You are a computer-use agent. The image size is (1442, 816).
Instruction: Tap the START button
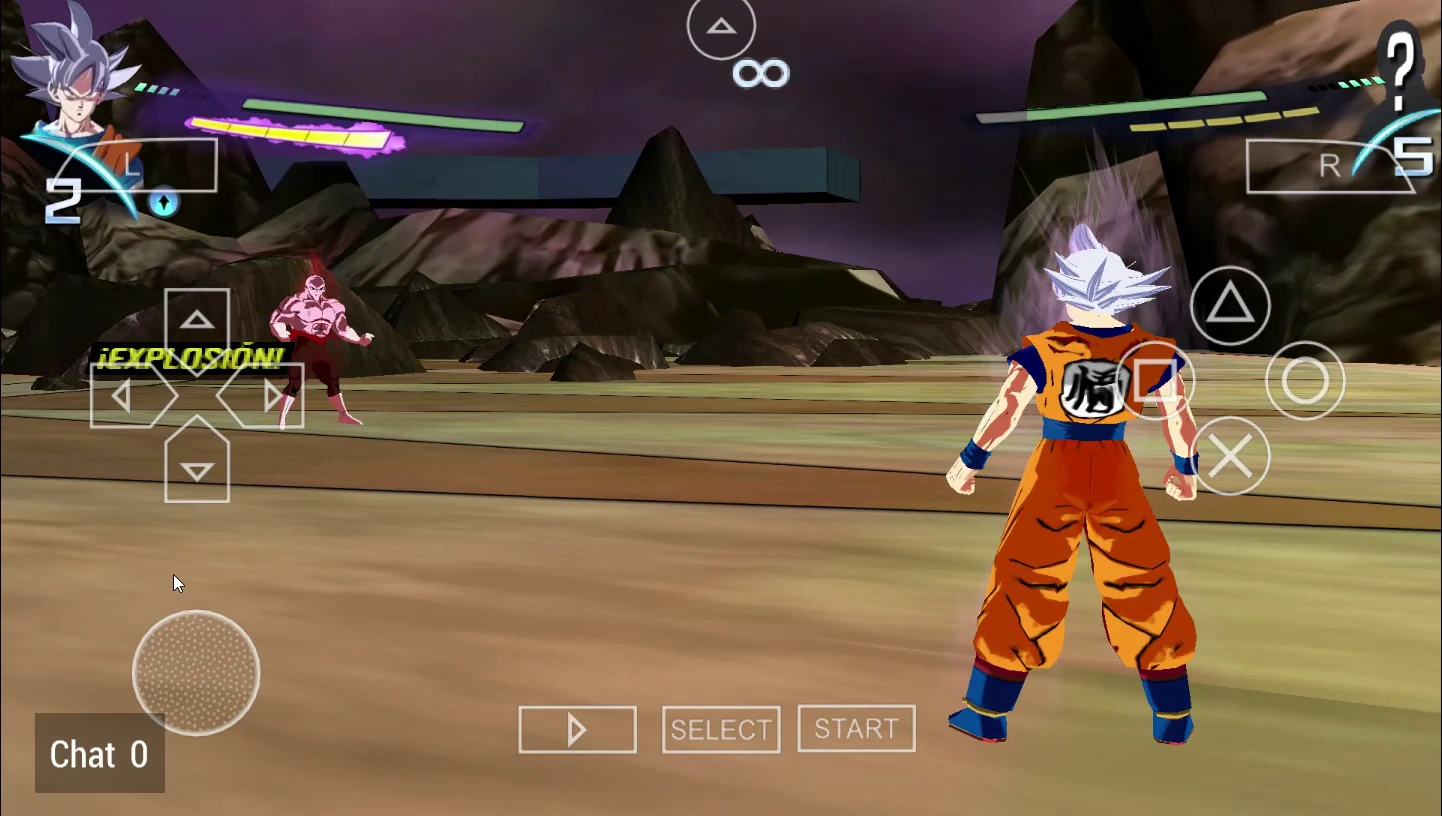[856, 729]
